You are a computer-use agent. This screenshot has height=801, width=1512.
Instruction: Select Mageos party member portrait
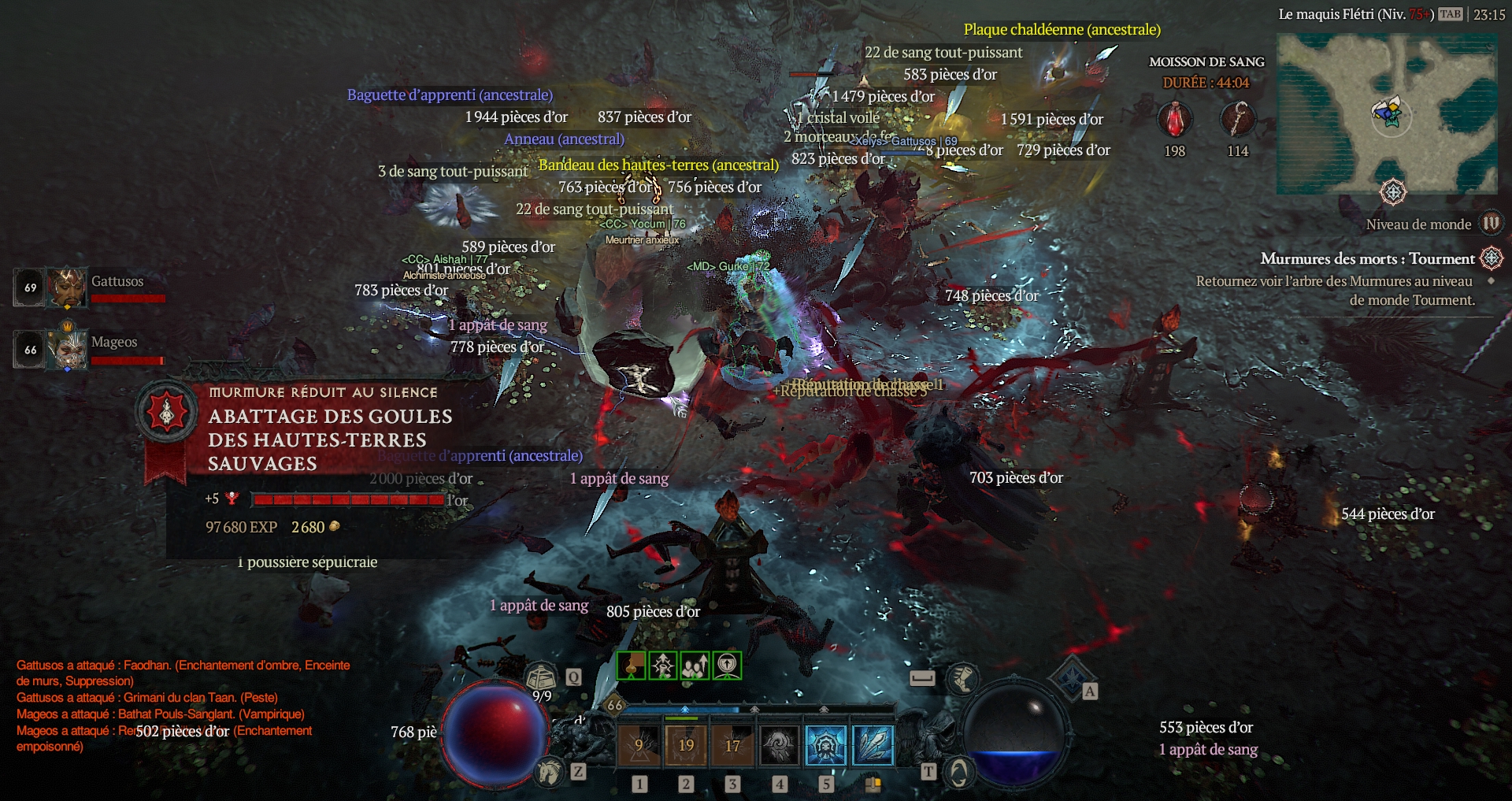click(66, 349)
